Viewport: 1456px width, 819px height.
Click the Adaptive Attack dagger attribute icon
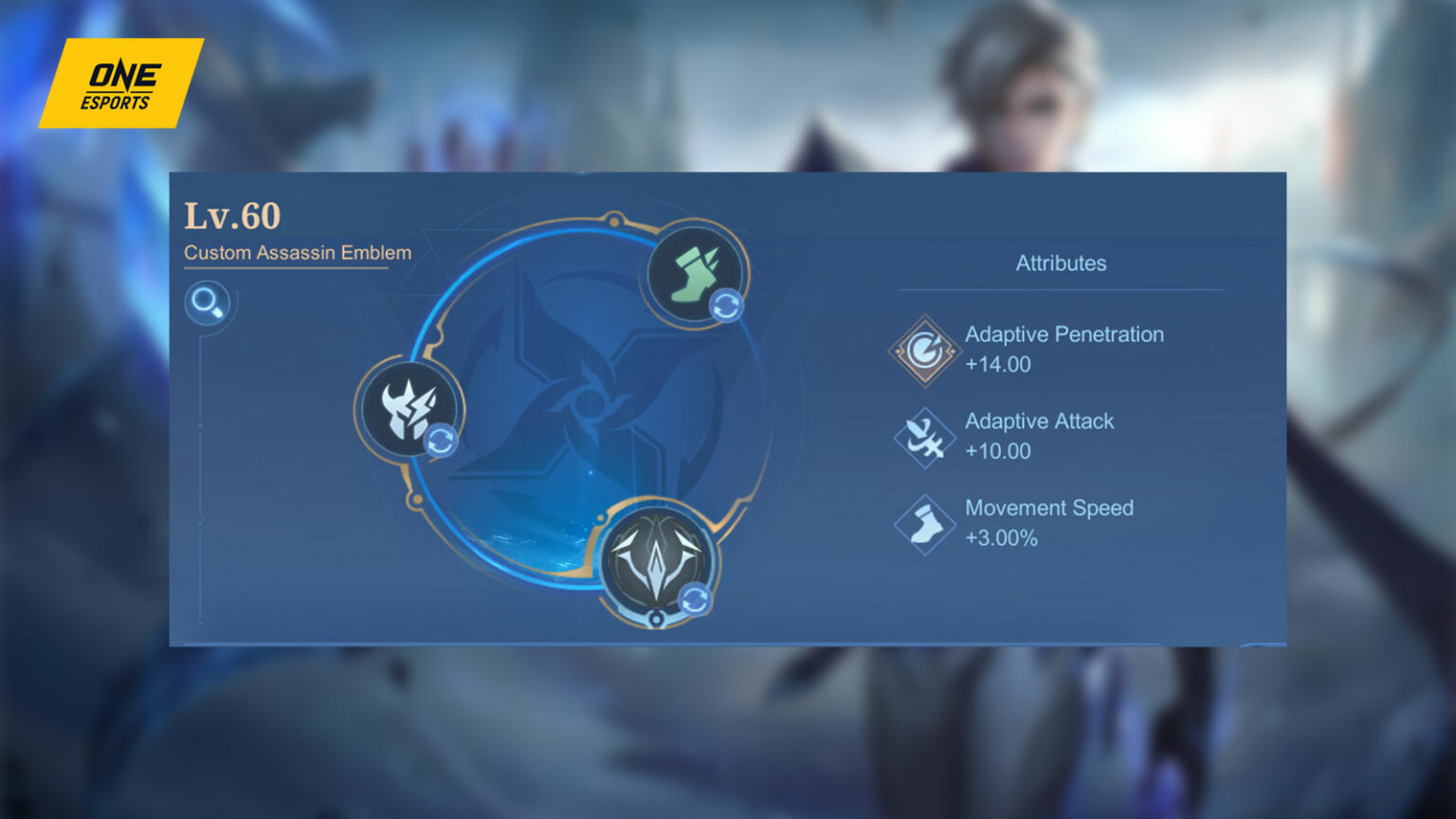click(x=923, y=438)
